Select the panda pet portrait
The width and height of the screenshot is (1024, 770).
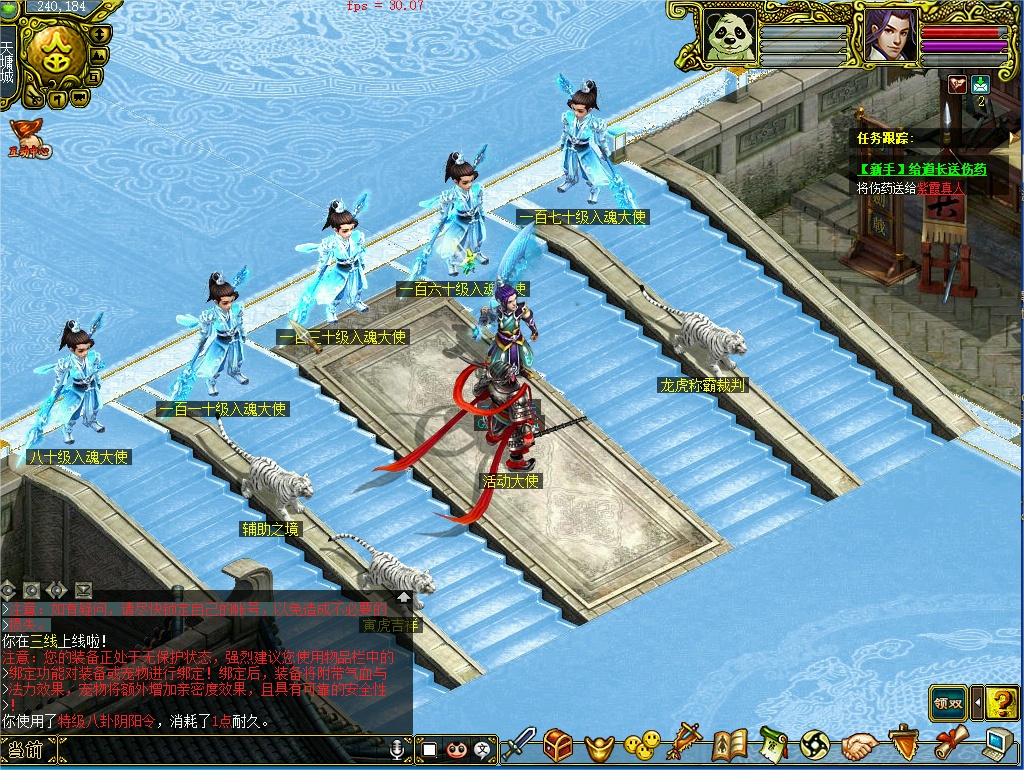729,37
